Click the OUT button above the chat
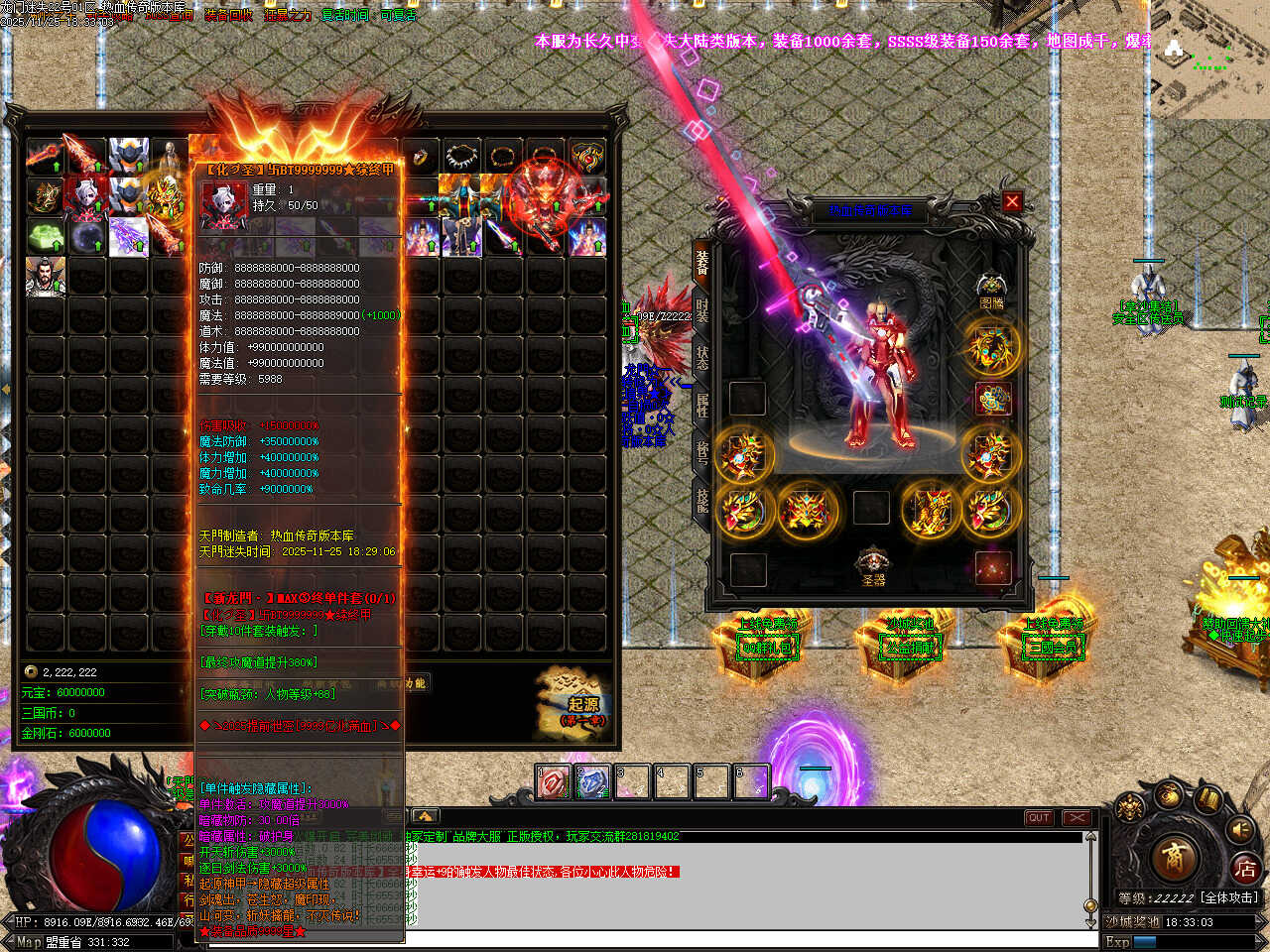The image size is (1270, 952). coord(1039,818)
